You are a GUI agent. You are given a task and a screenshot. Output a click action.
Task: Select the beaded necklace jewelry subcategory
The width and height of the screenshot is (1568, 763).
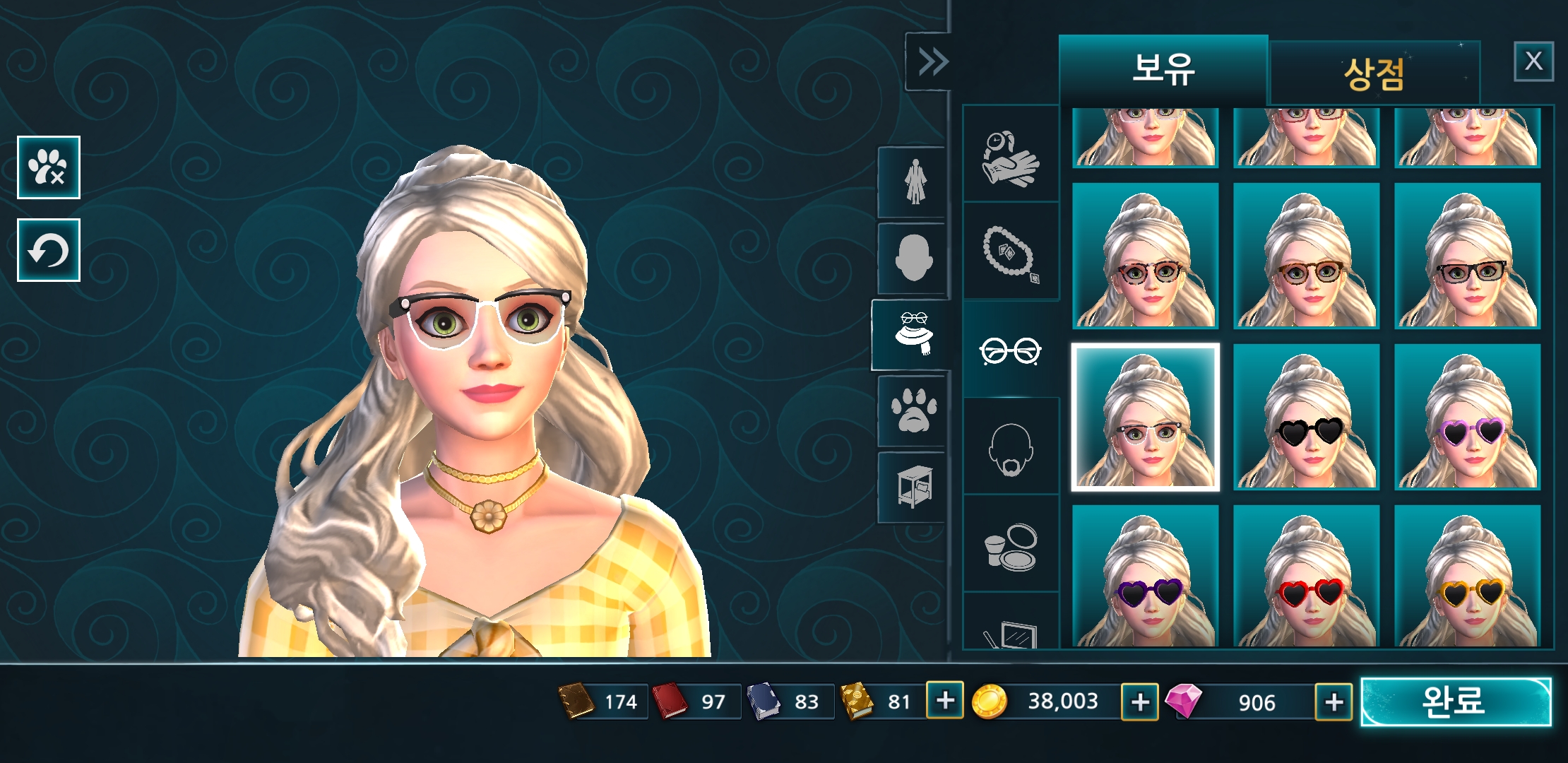[x=1010, y=252]
